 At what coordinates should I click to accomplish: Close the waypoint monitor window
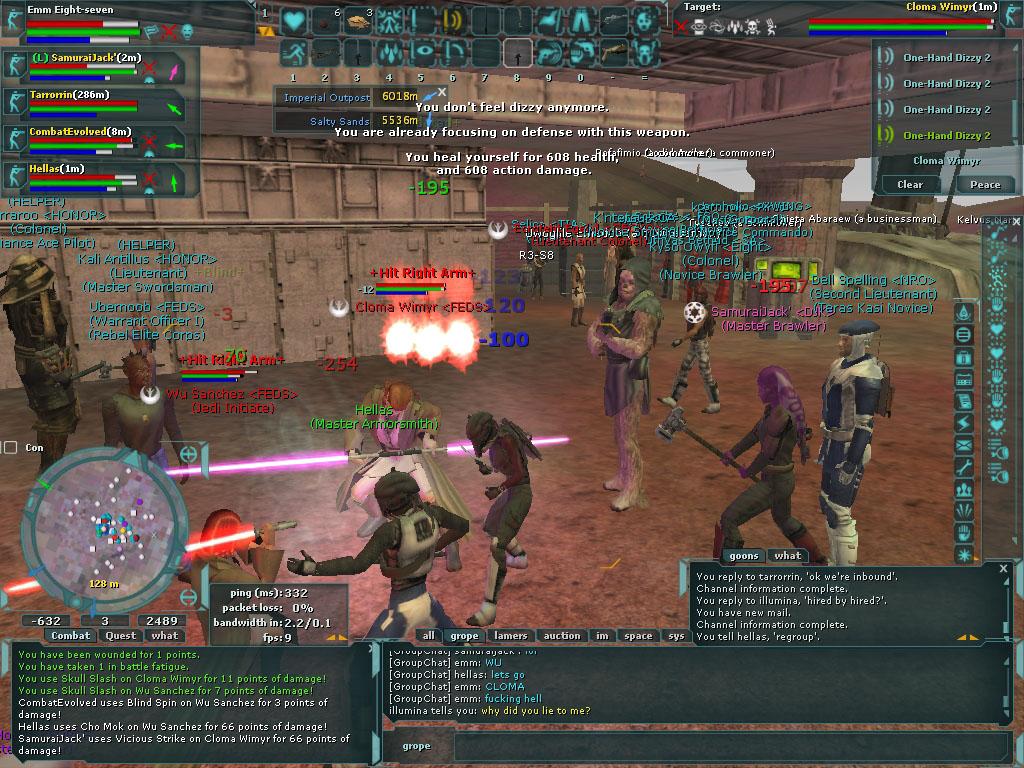coord(441,92)
